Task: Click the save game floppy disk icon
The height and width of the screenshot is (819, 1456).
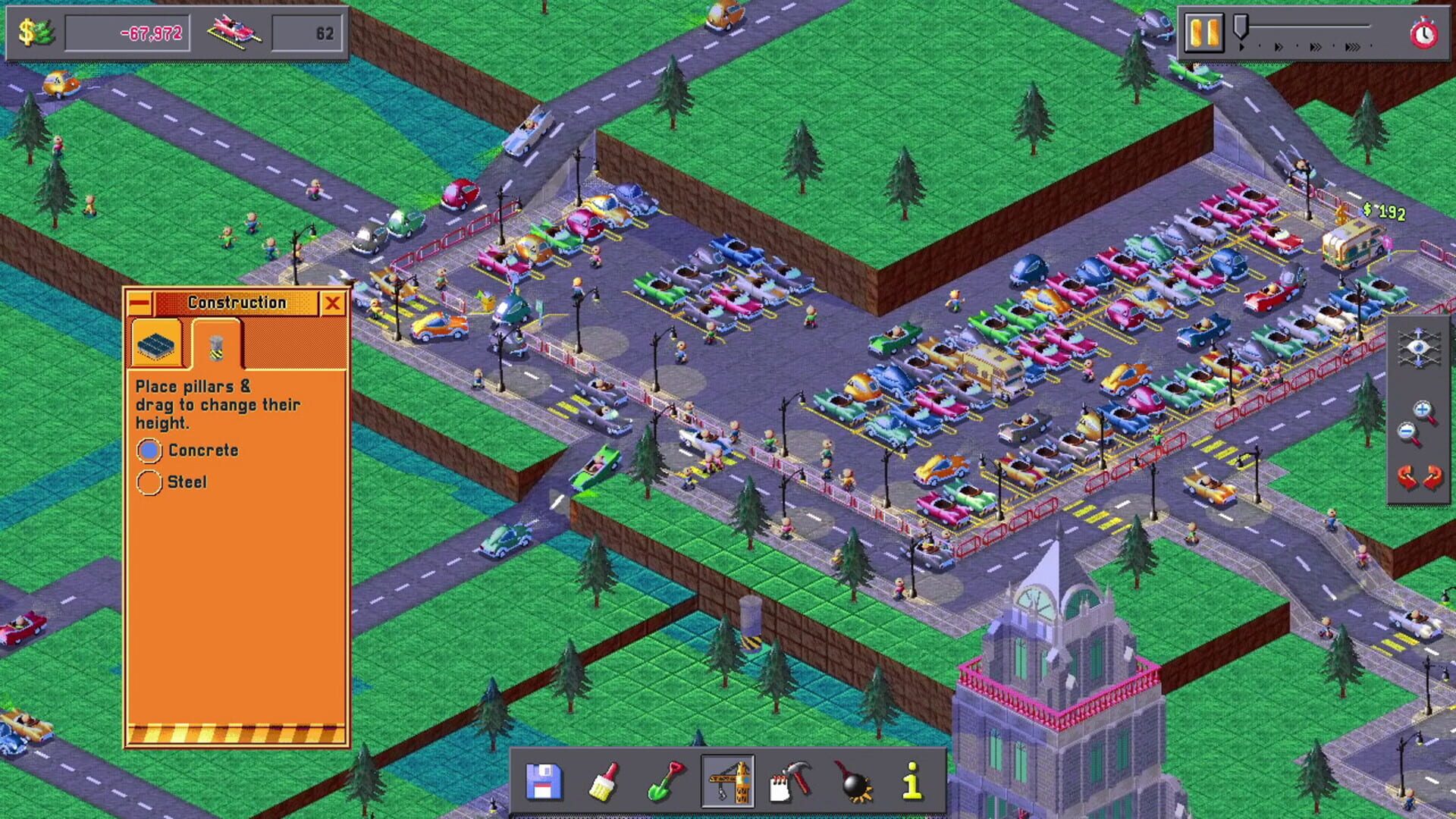Action: tap(544, 780)
